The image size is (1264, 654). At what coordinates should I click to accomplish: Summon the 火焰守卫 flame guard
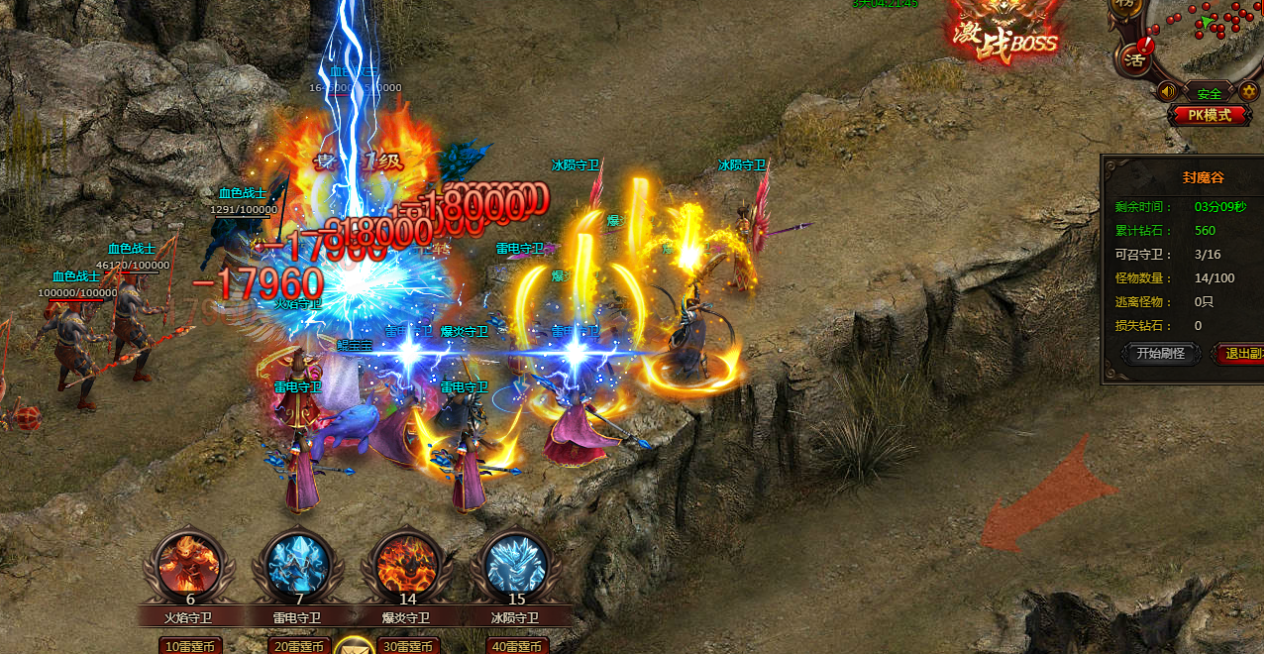(189, 563)
